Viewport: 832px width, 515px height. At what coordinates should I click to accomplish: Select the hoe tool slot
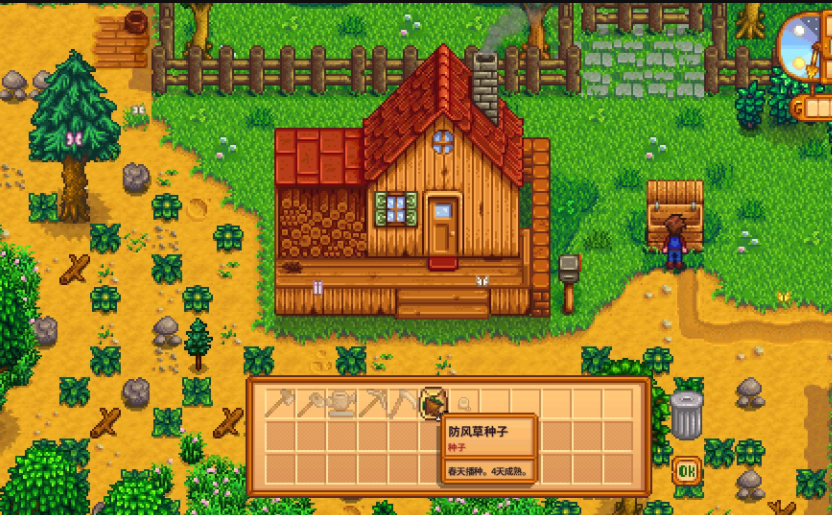tap(311, 403)
